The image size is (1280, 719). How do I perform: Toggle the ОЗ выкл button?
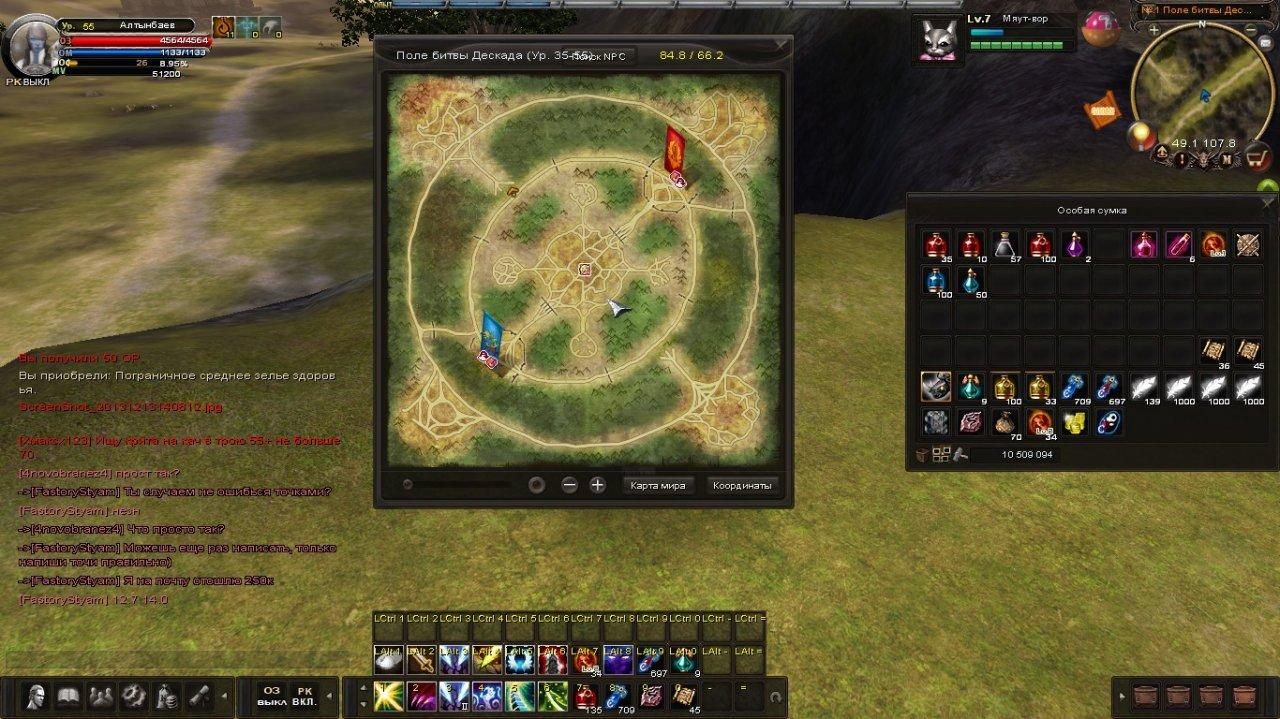271,695
